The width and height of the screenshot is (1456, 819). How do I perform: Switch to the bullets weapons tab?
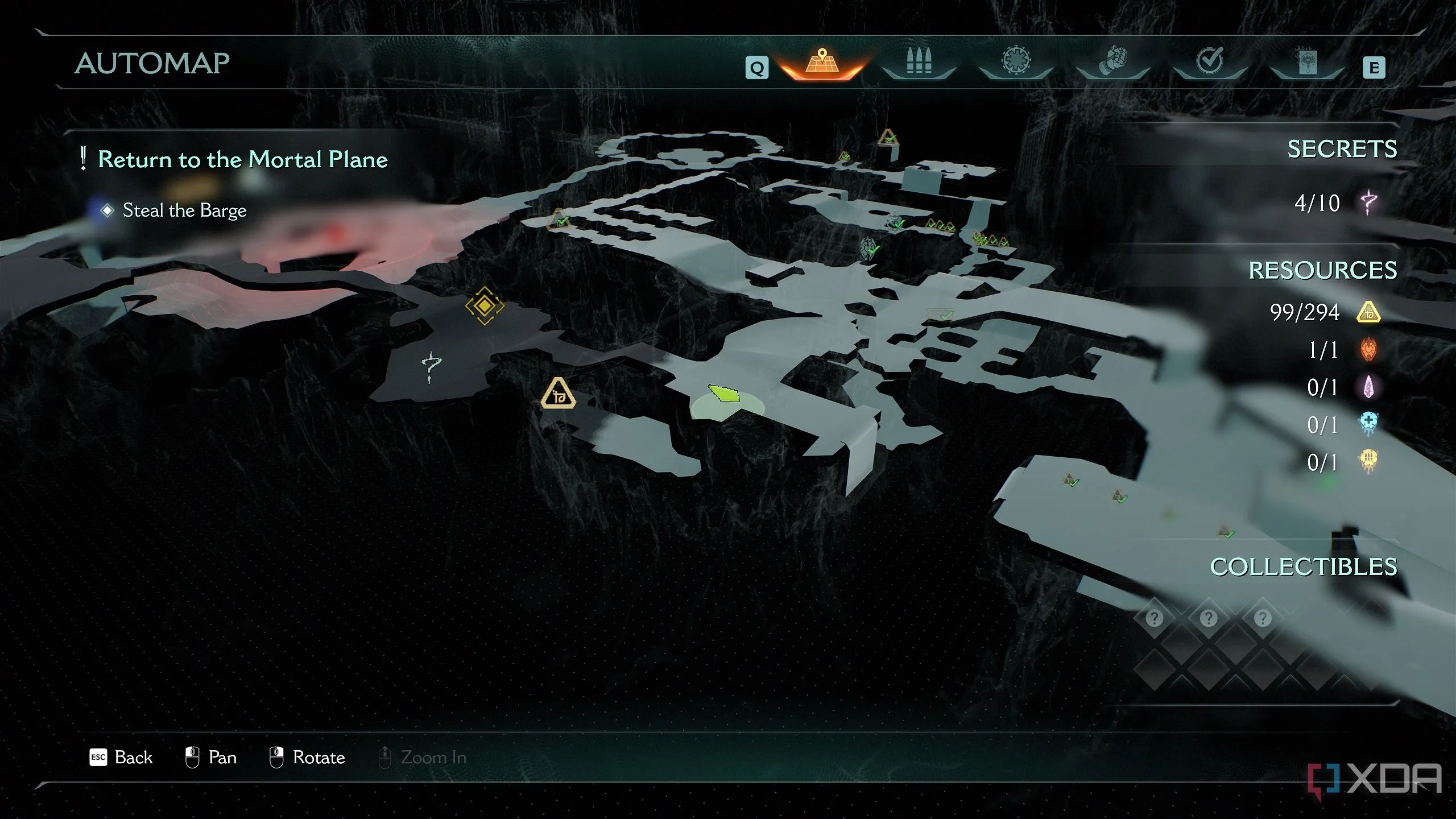(x=919, y=61)
